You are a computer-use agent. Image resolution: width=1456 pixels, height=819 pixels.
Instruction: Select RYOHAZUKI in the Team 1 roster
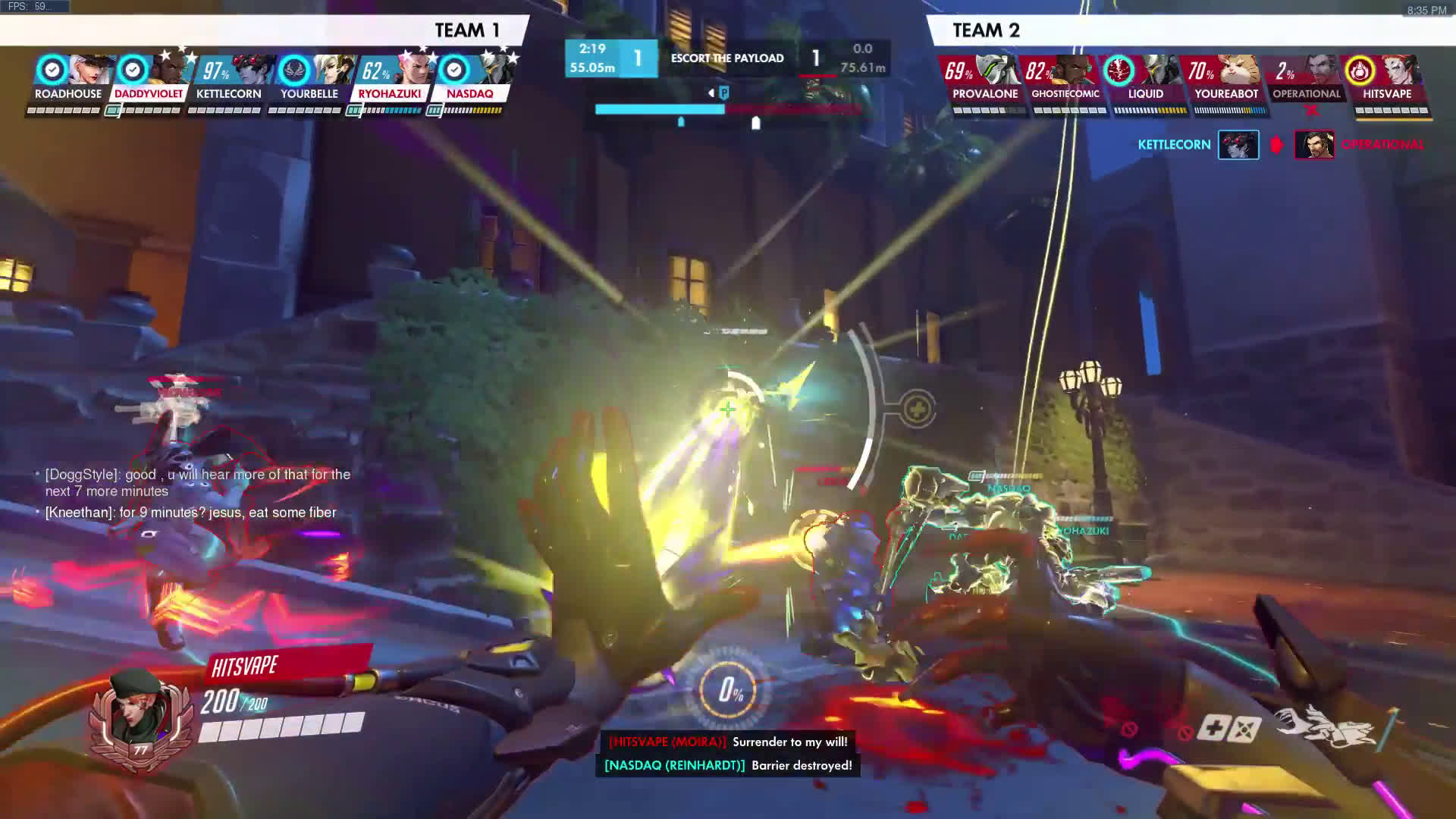[390, 80]
